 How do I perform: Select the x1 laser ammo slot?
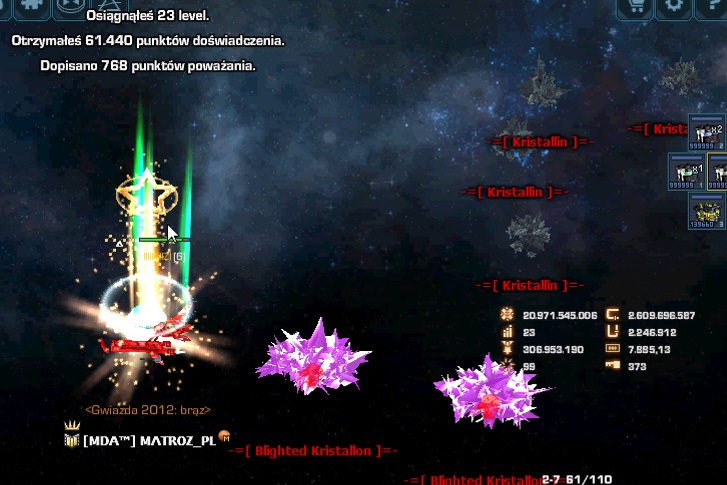686,172
